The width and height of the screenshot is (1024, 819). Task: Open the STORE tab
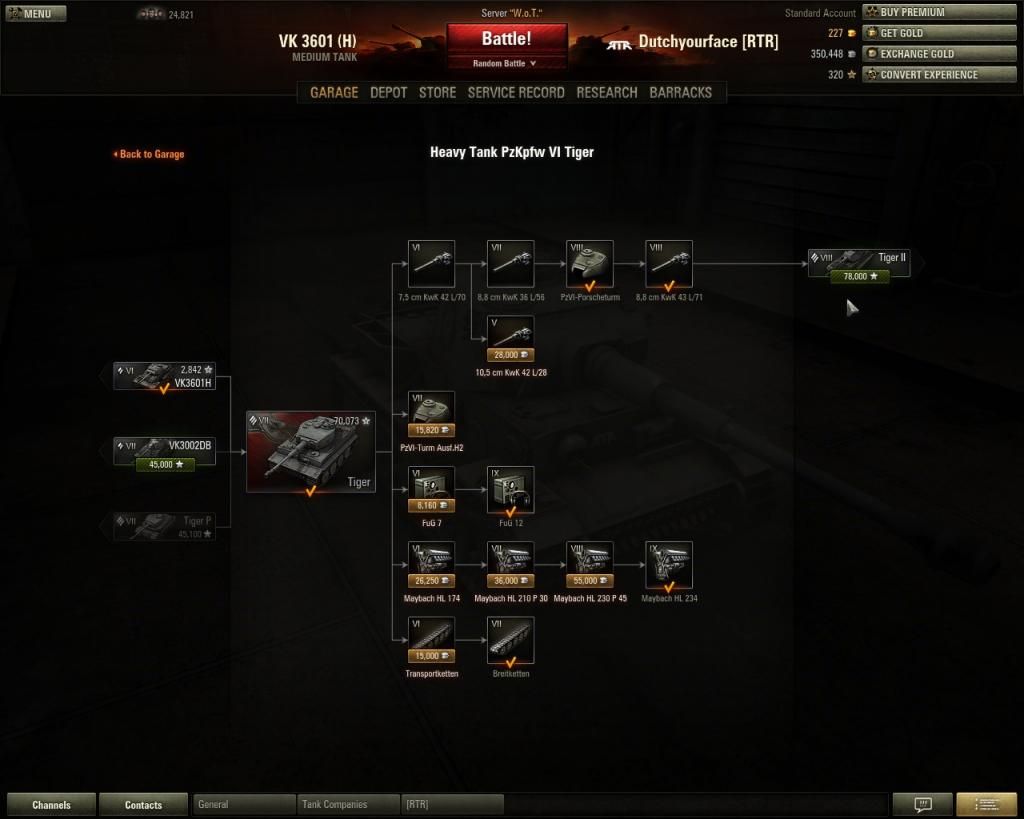coord(437,92)
